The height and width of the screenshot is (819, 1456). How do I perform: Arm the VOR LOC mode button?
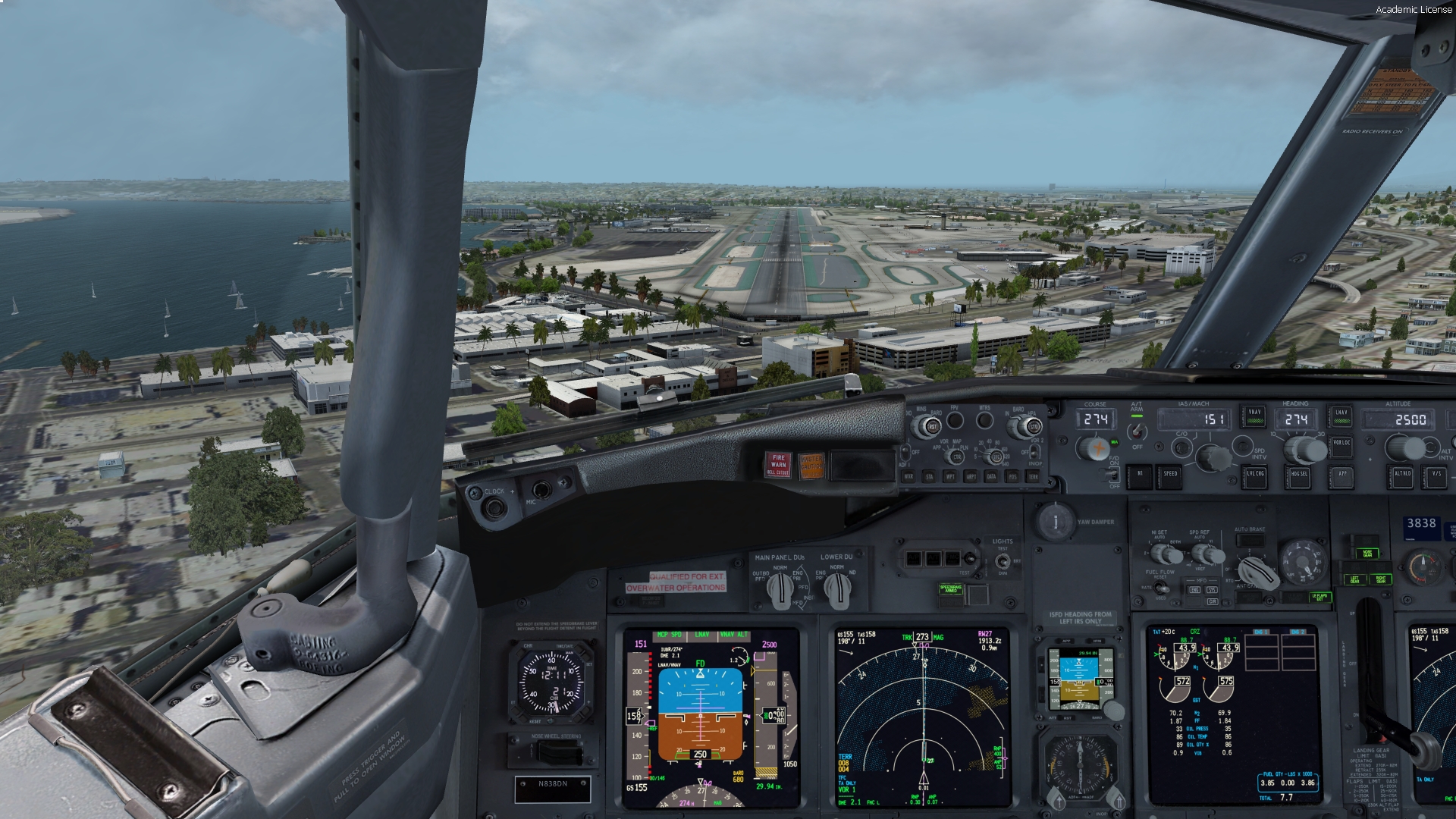[1341, 446]
